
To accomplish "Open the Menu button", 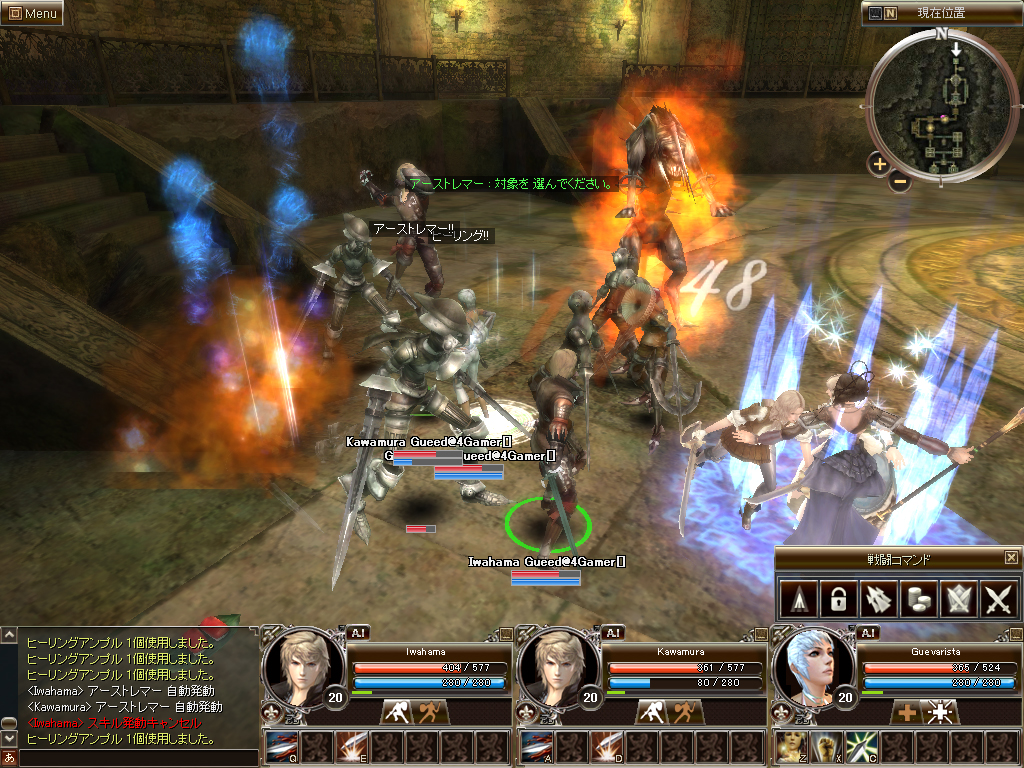I will tap(32, 14).
